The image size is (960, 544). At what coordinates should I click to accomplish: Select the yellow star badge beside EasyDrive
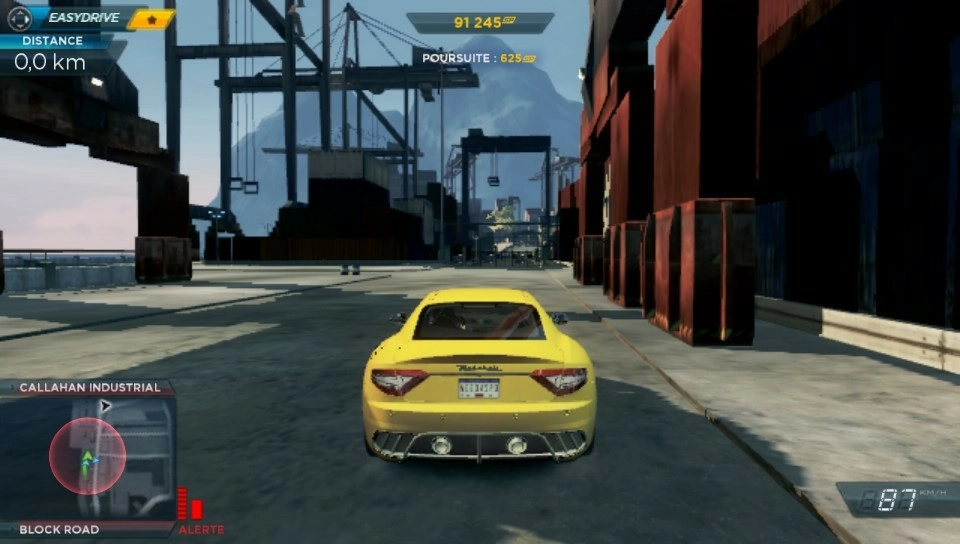(152, 19)
